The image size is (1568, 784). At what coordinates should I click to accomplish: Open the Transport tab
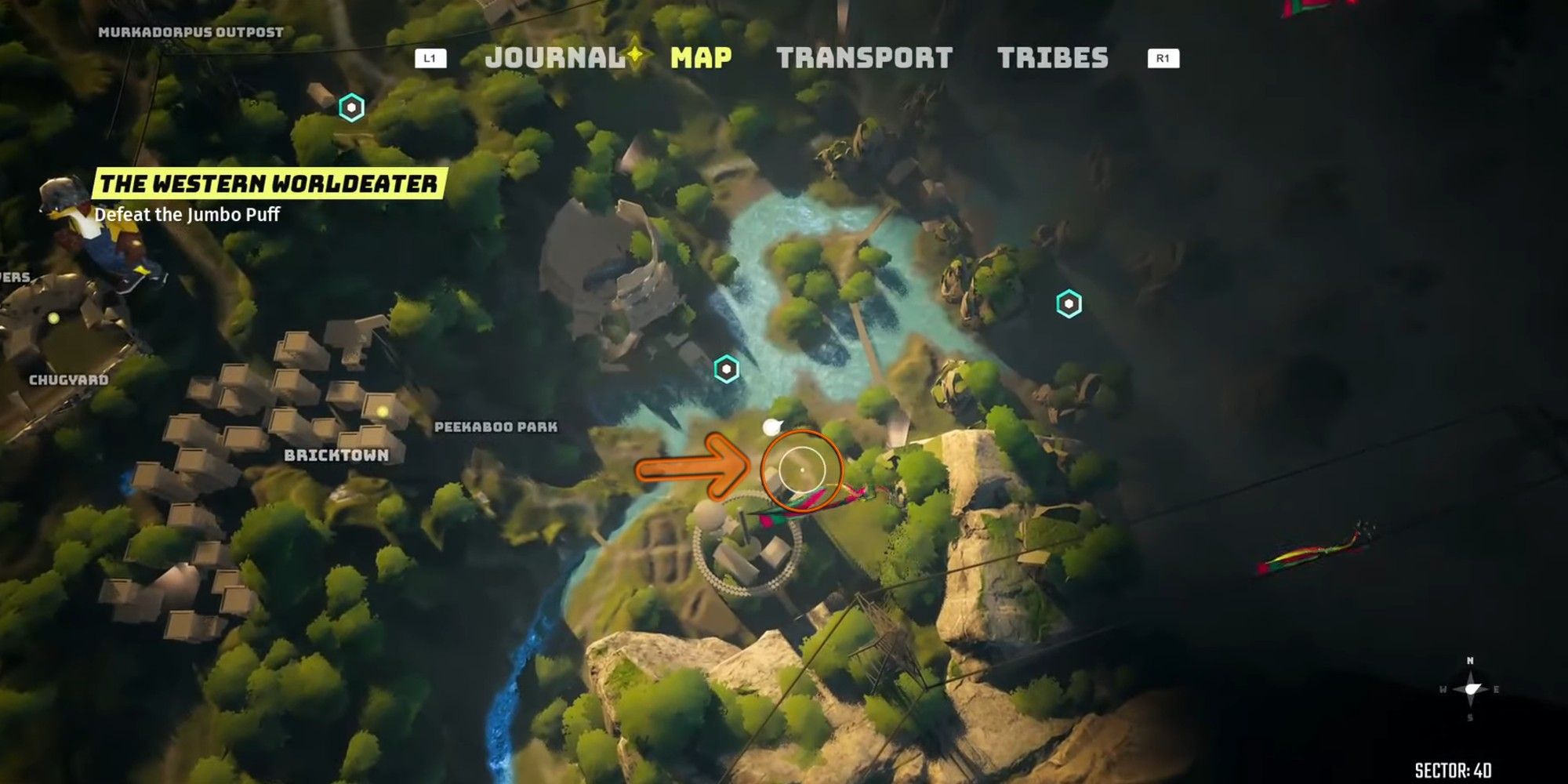[x=865, y=57]
